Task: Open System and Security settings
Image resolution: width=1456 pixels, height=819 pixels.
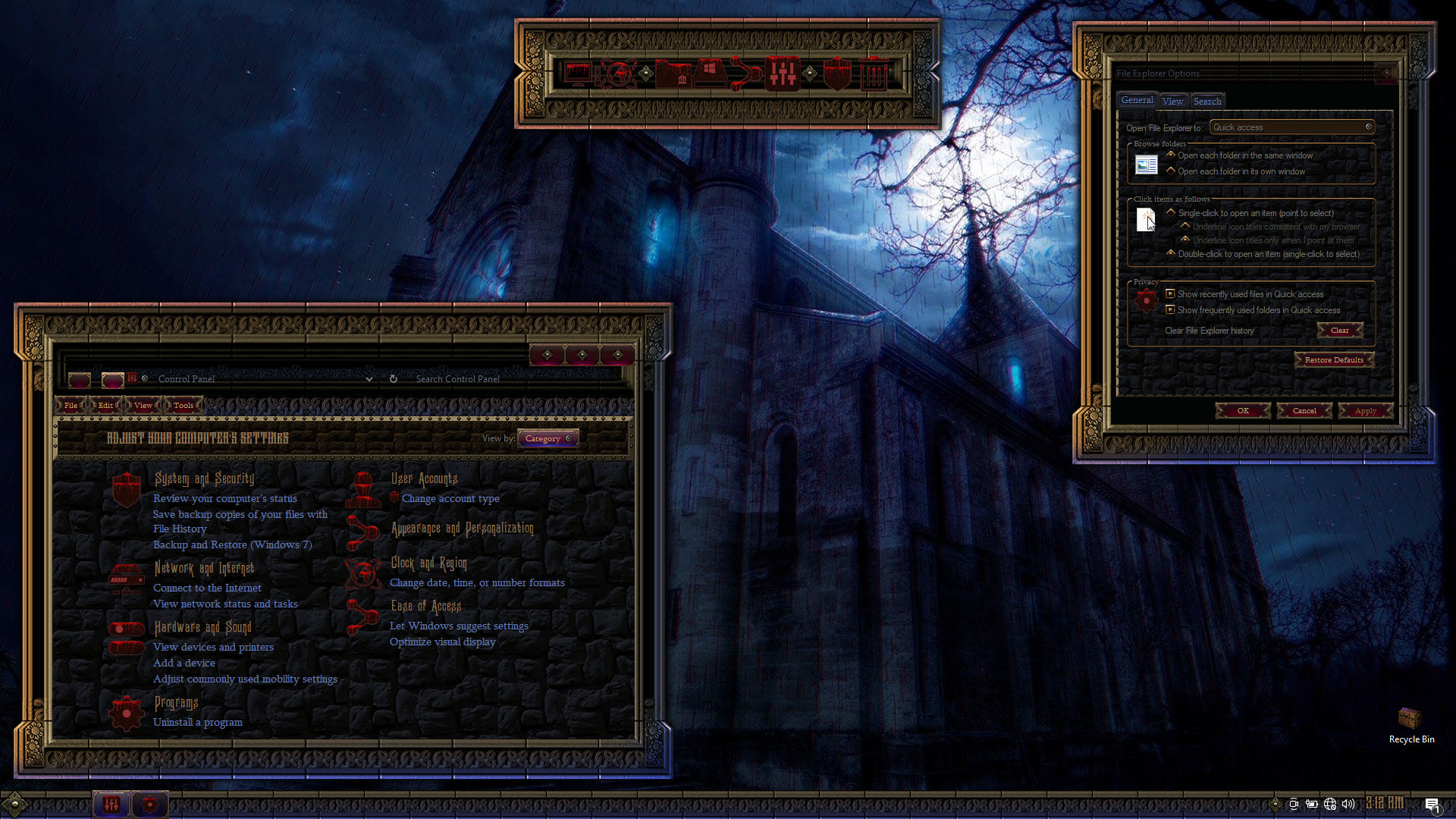Action: coord(204,479)
